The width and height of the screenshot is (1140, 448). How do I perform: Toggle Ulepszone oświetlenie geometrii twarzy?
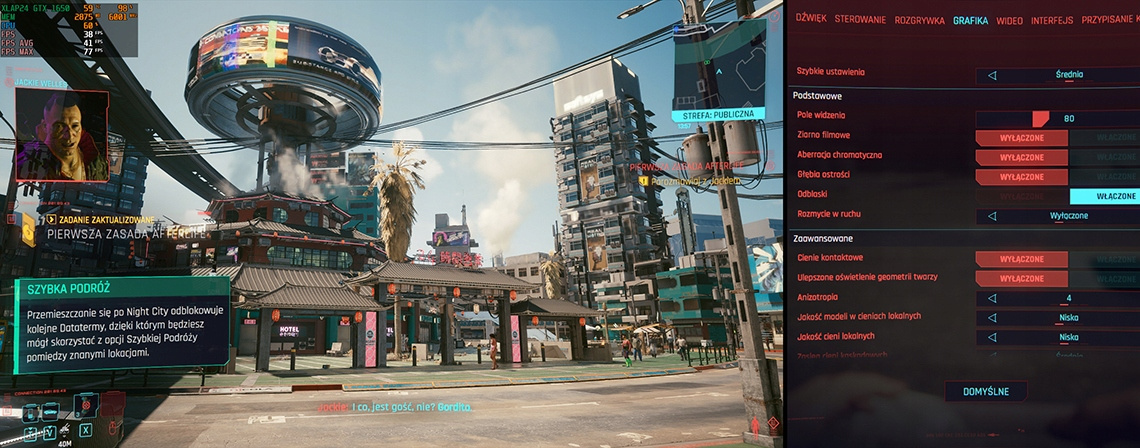[x=1021, y=278]
